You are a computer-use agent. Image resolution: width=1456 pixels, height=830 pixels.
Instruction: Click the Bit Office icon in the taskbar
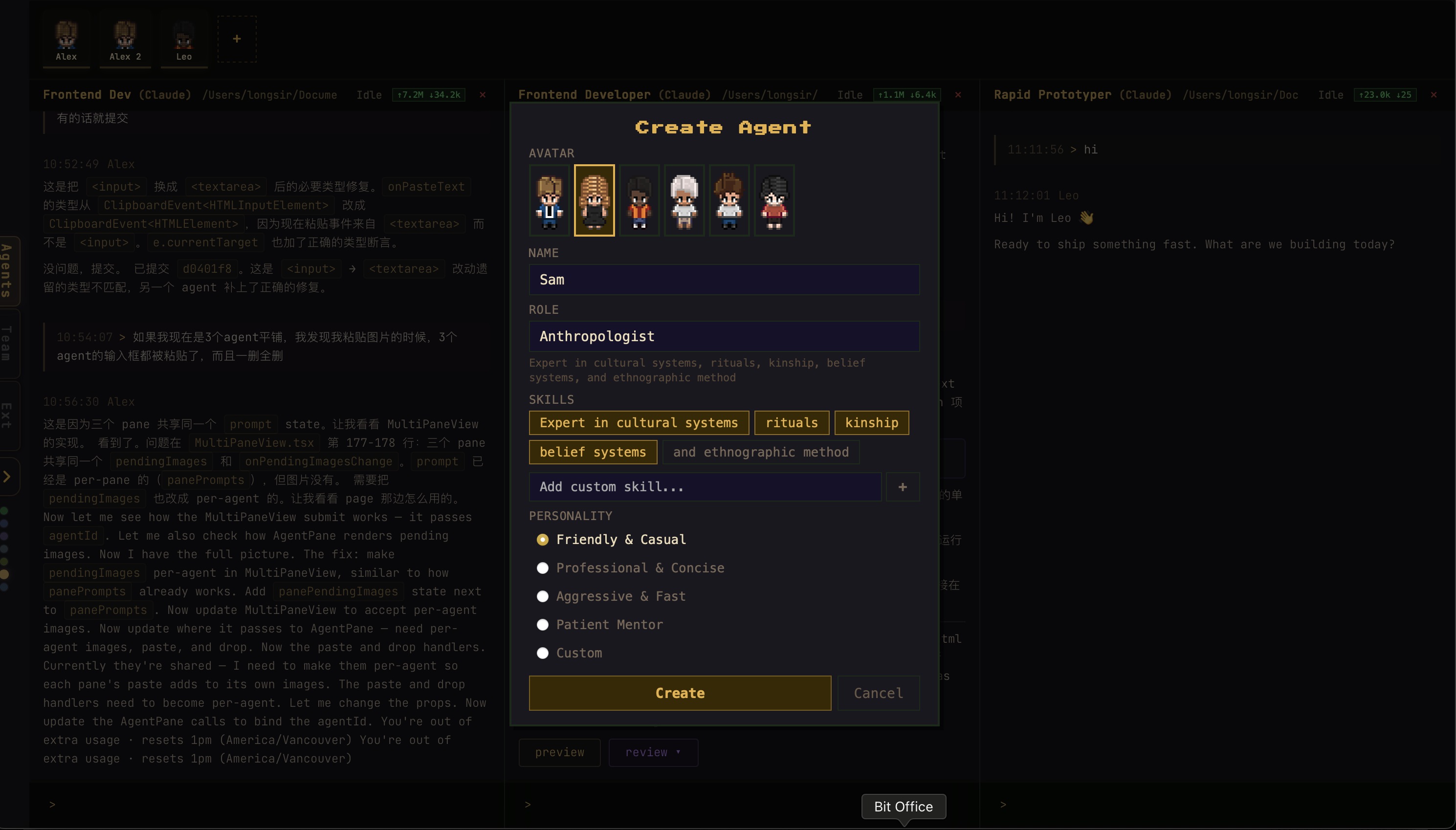(903, 807)
